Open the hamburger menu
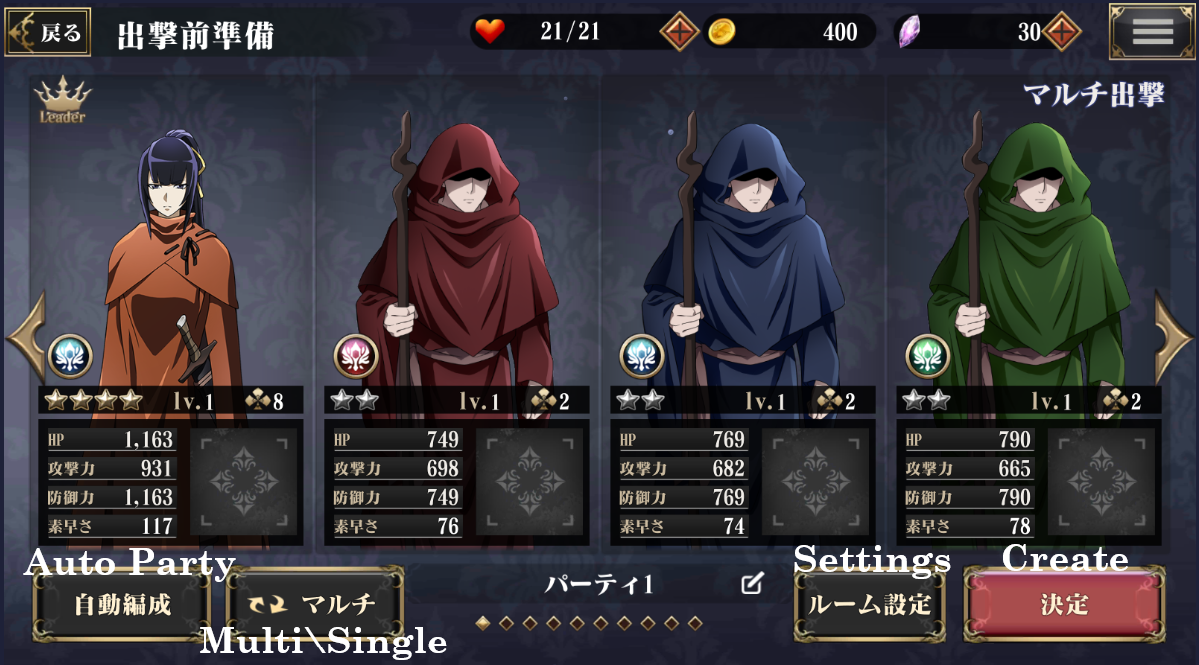Screen dimensions: 1199x665 [1151, 32]
